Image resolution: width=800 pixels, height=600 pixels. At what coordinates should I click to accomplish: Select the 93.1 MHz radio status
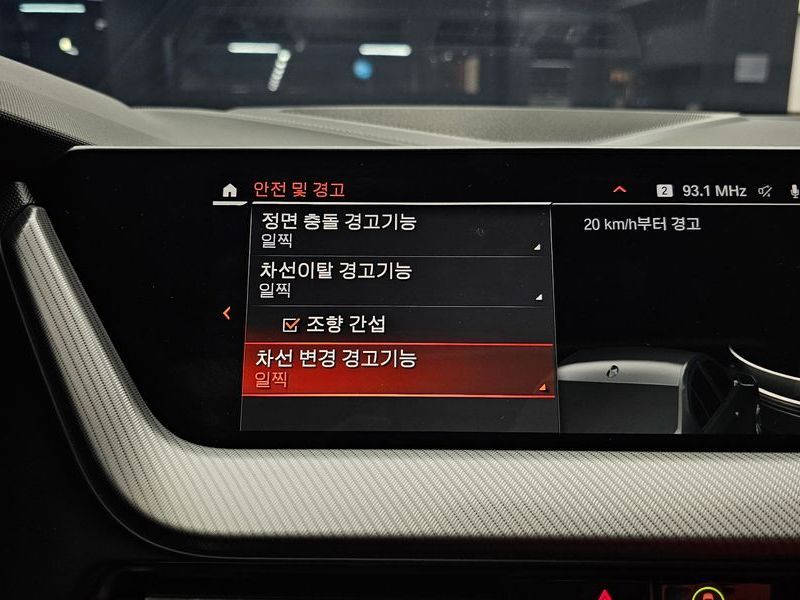pos(714,191)
